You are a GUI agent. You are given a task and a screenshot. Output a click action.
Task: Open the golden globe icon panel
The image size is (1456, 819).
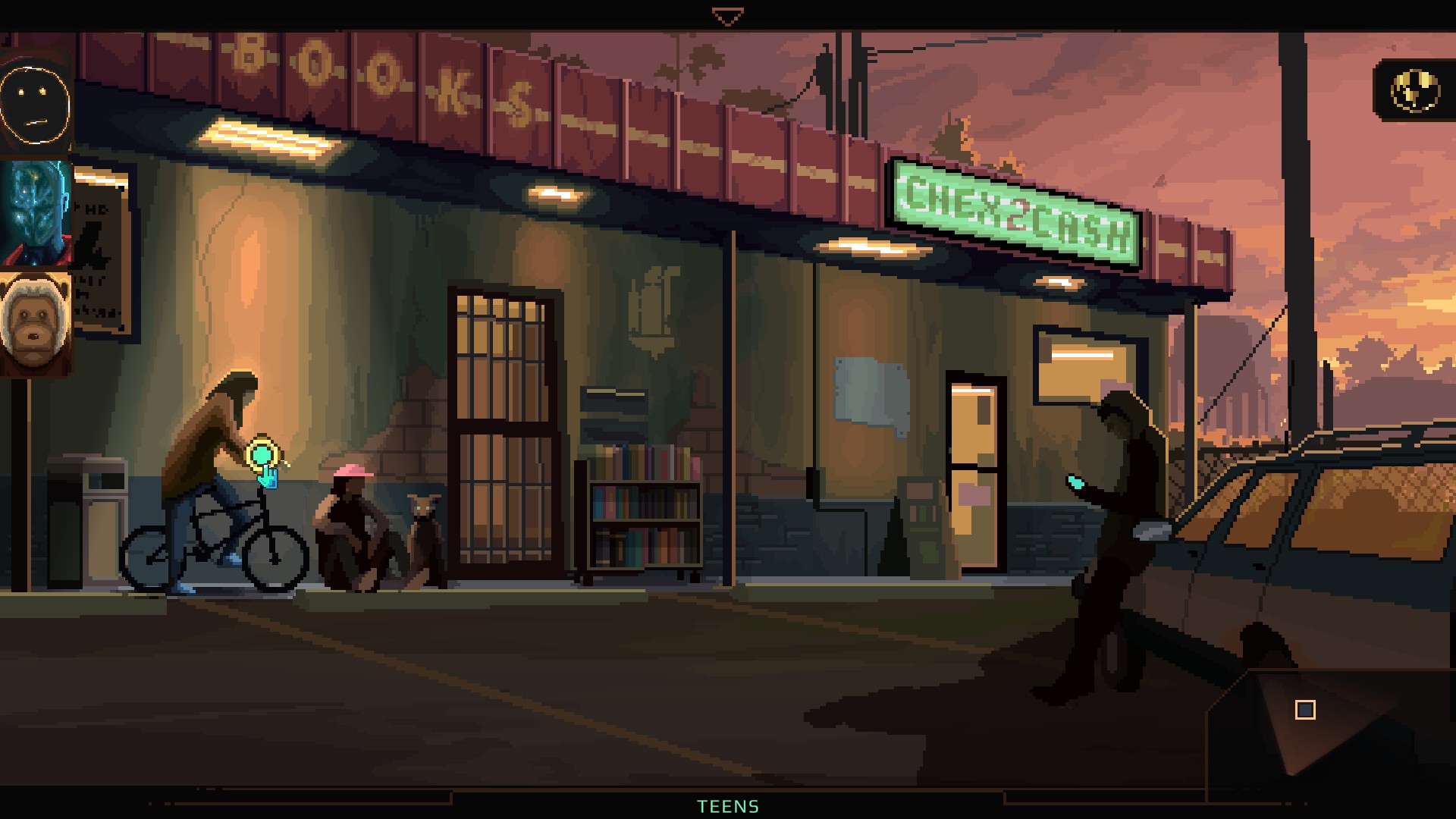[x=1414, y=91]
